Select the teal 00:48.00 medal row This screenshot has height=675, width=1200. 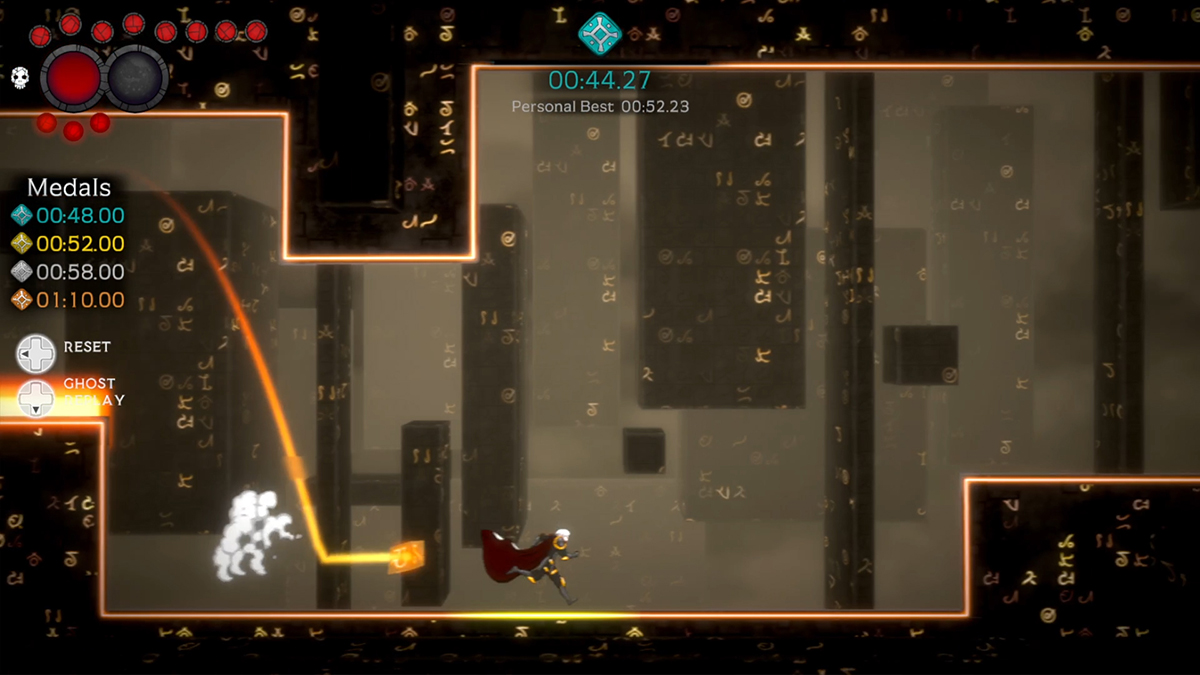click(68, 215)
